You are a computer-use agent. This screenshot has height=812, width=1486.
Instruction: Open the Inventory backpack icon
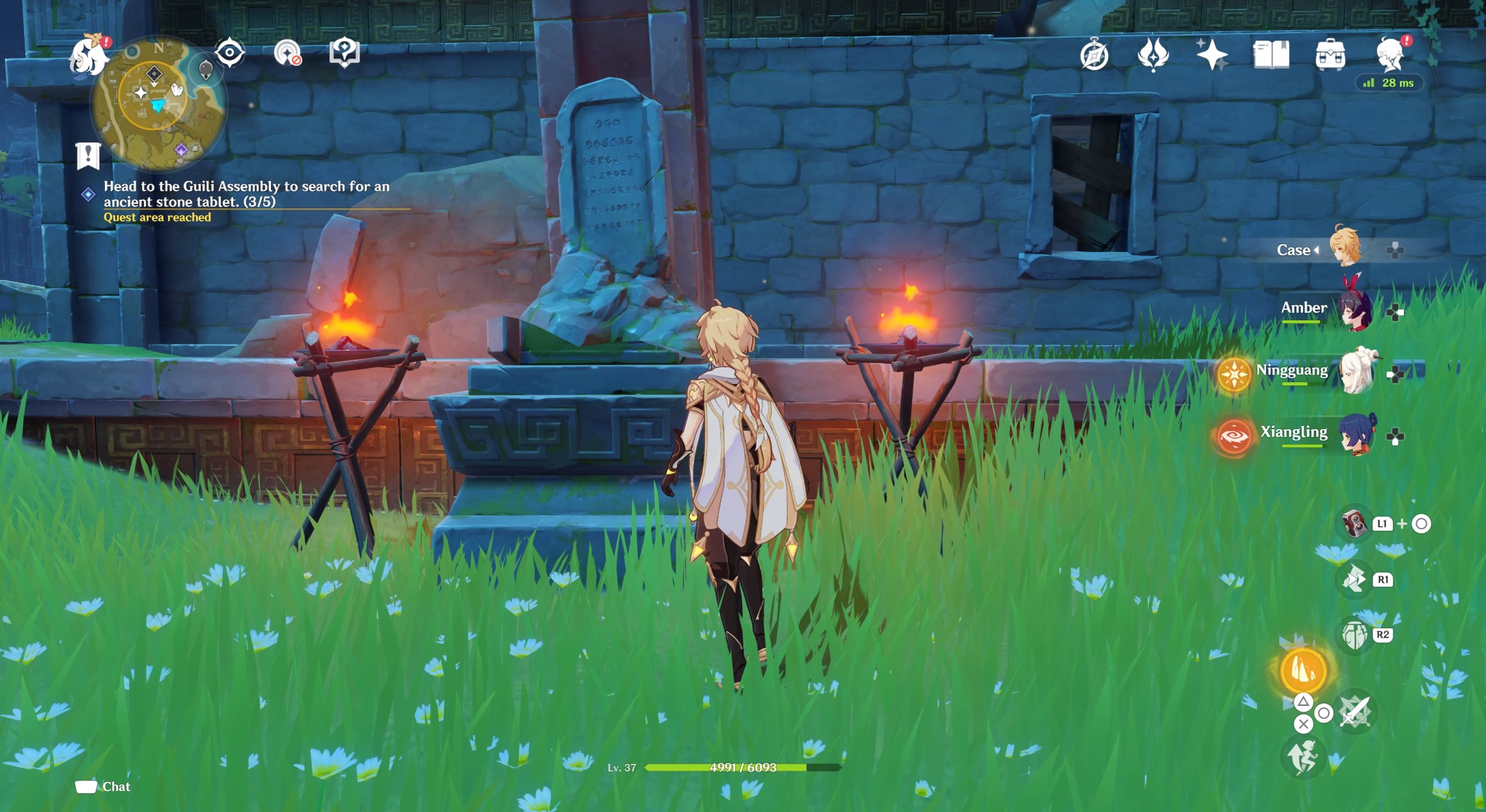pyautogui.click(x=1330, y=55)
